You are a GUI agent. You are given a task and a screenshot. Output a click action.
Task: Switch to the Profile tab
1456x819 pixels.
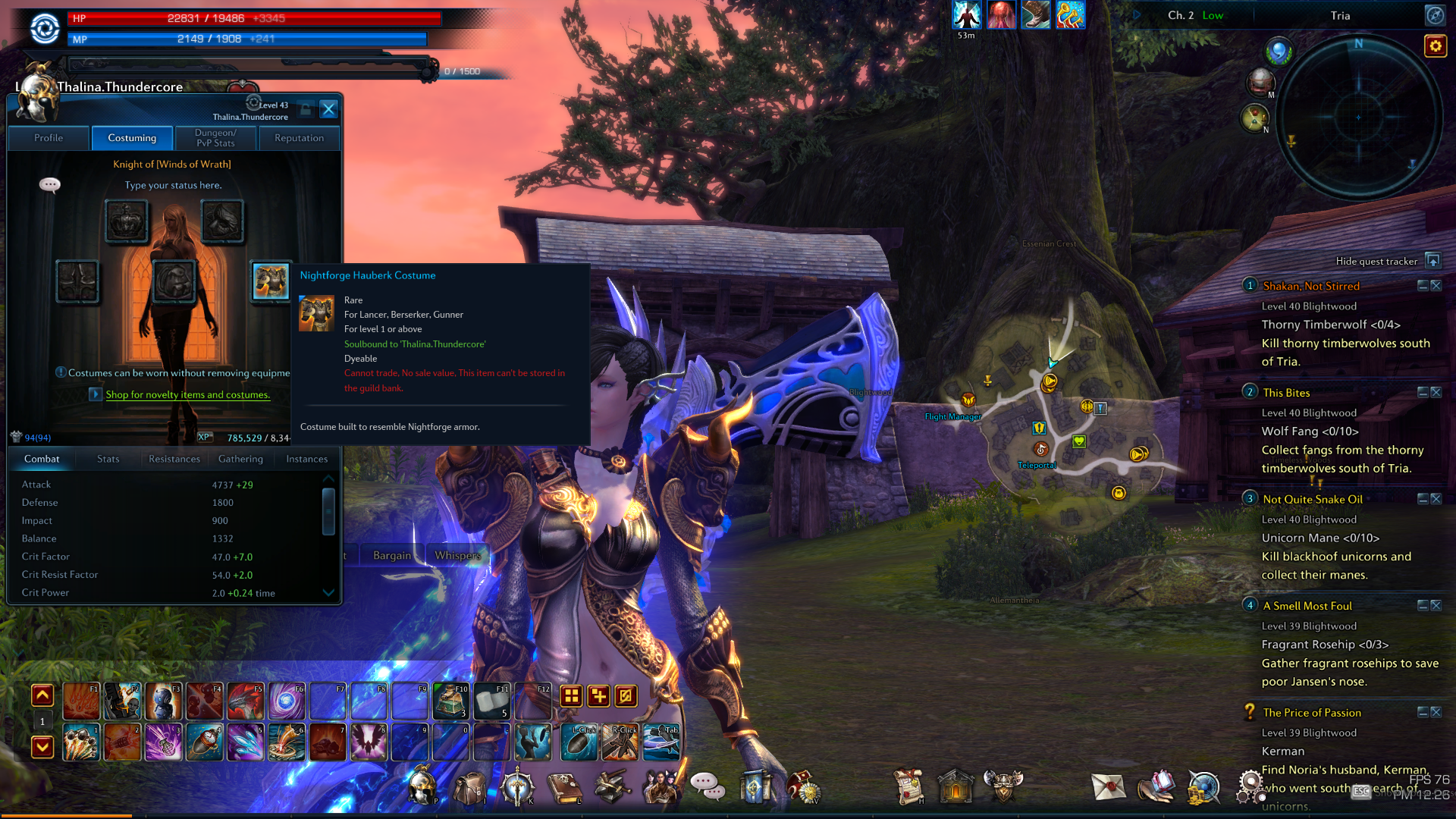[49, 138]
